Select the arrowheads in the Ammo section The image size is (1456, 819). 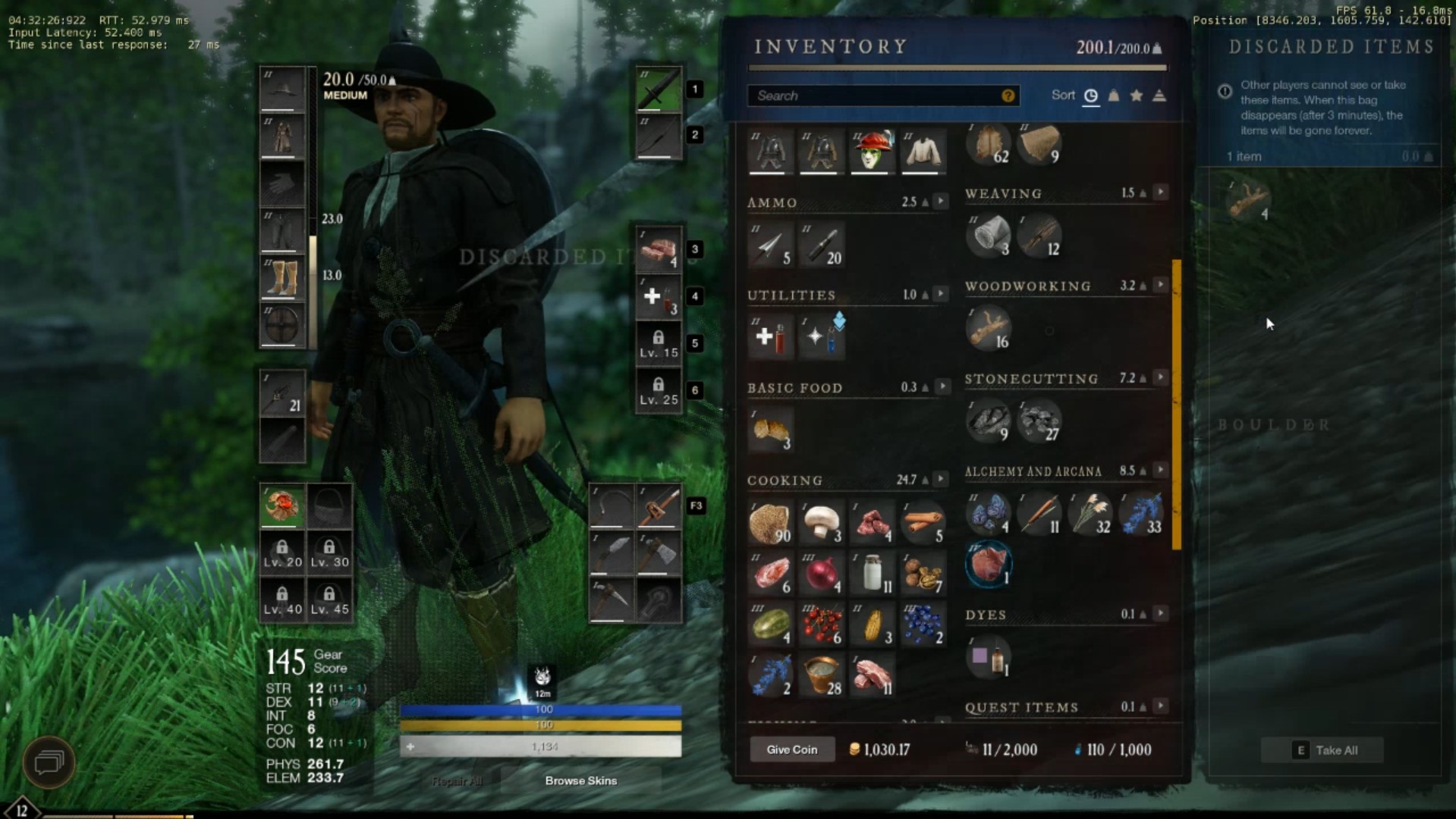point(771,244)
